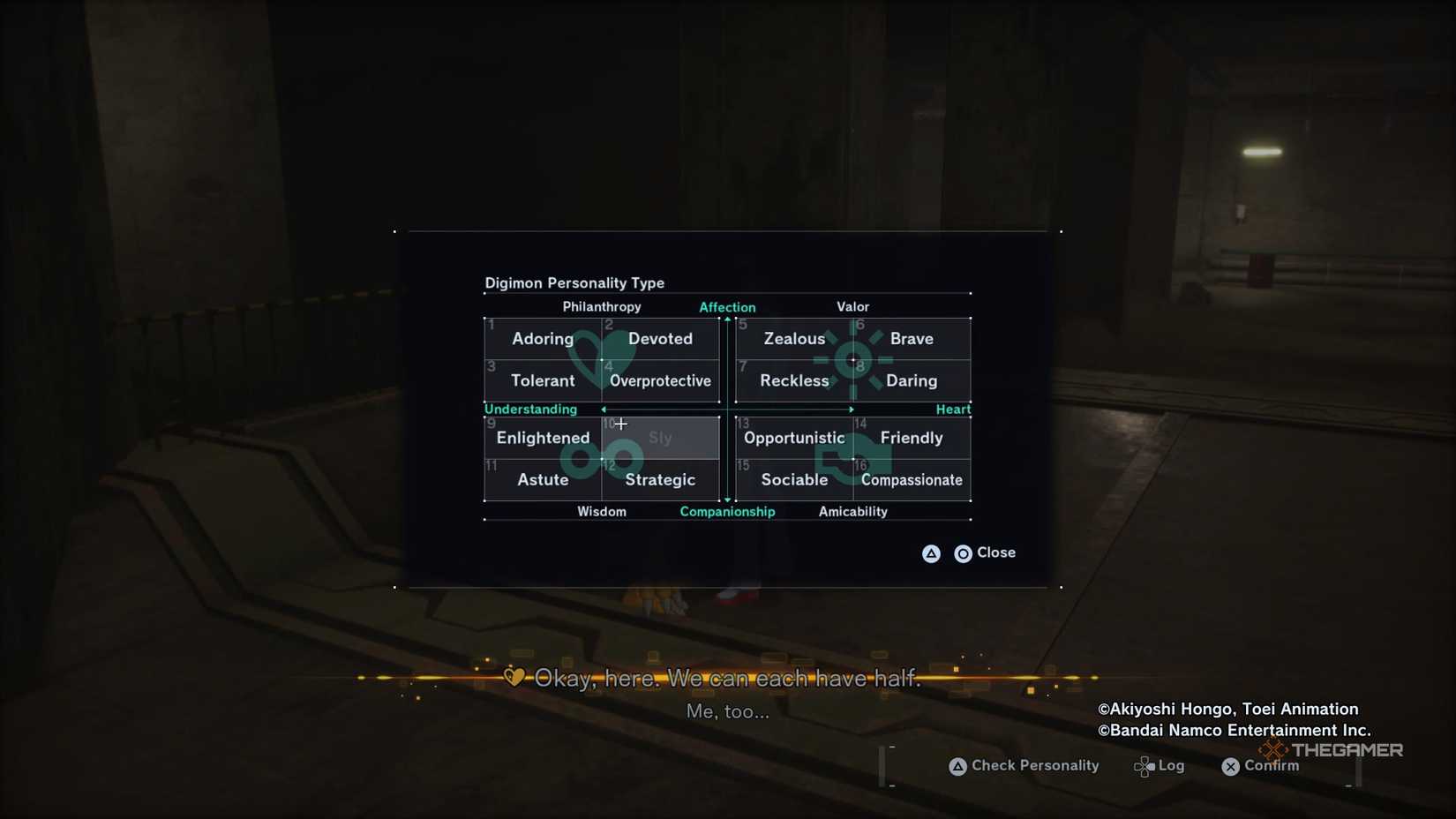1456x819 pixels.
Task: Pick the Tolerant personality type
Action: tap(543, 381)
